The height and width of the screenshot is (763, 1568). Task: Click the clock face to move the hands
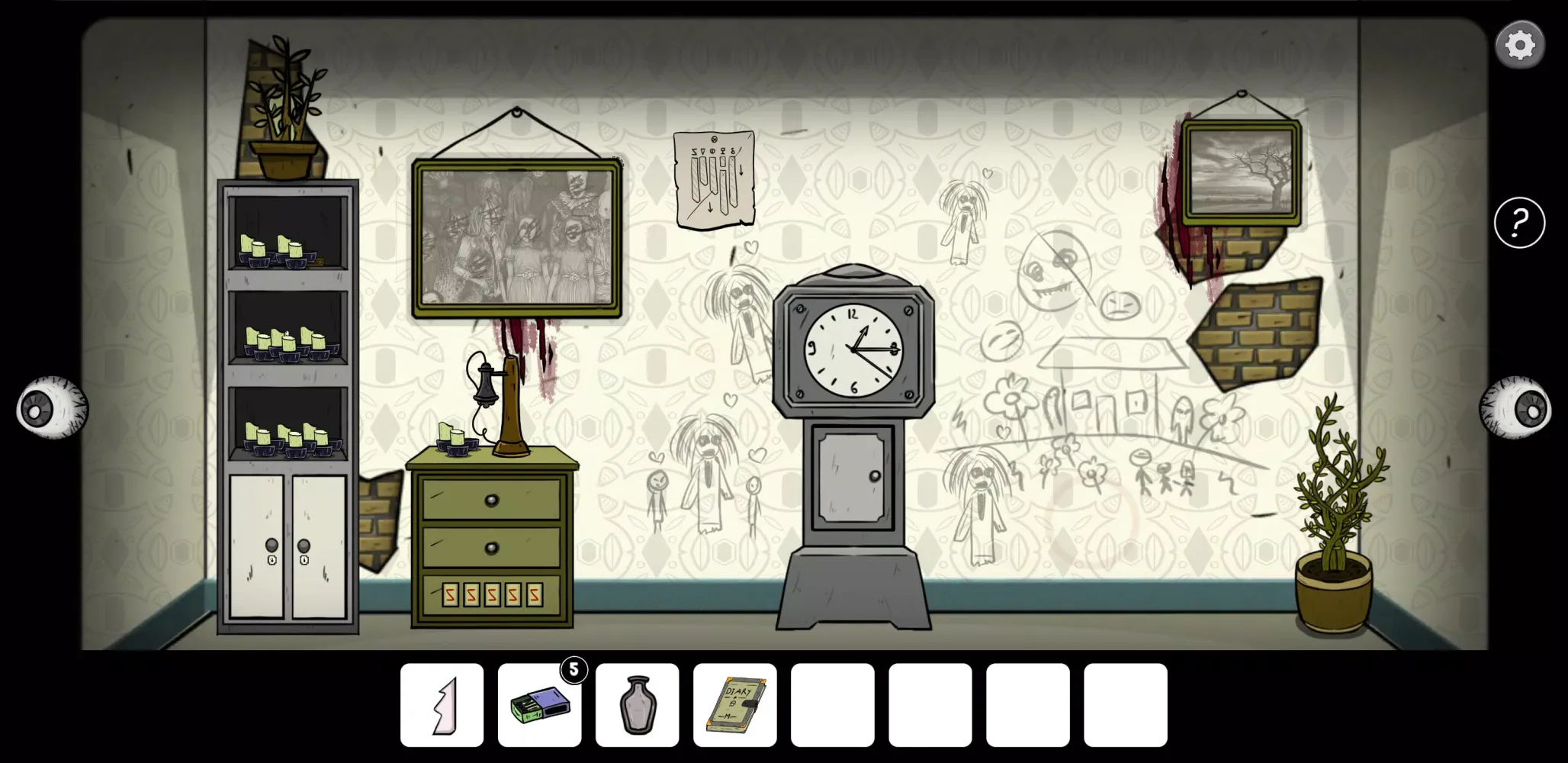point(854,351)
